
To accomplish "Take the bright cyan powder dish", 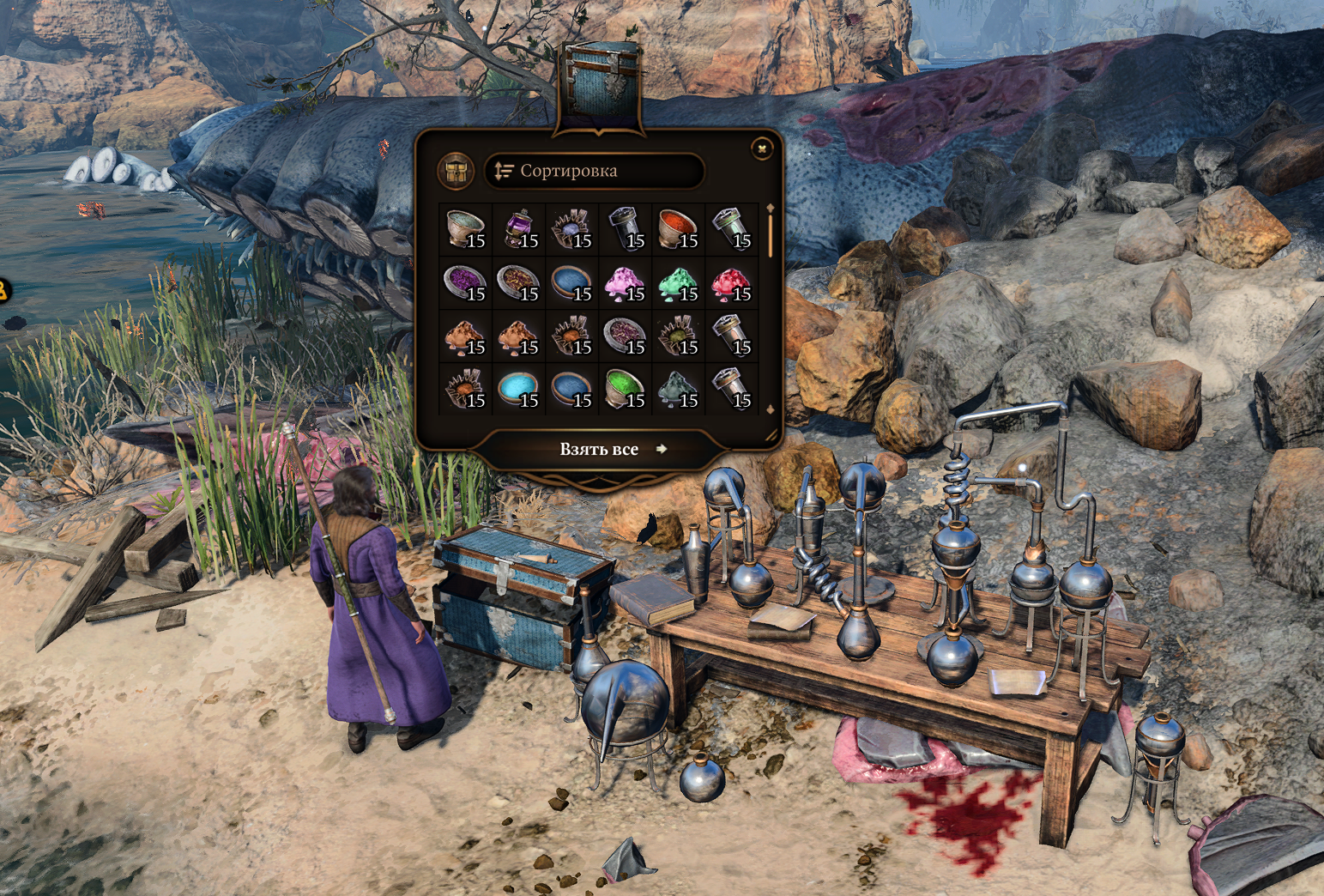I will [x=518, y=390].
